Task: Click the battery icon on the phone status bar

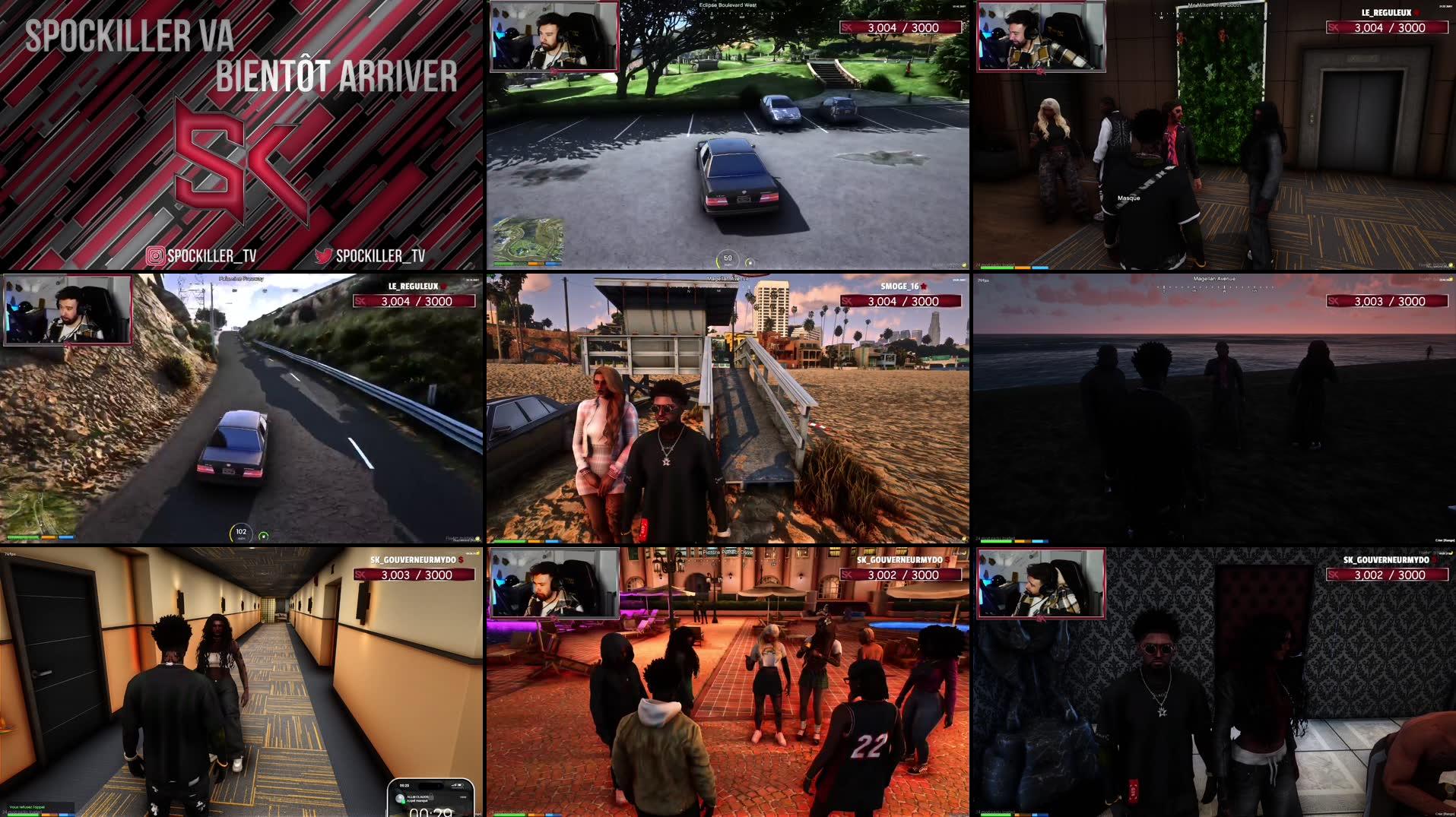Action: click(461, 785)
